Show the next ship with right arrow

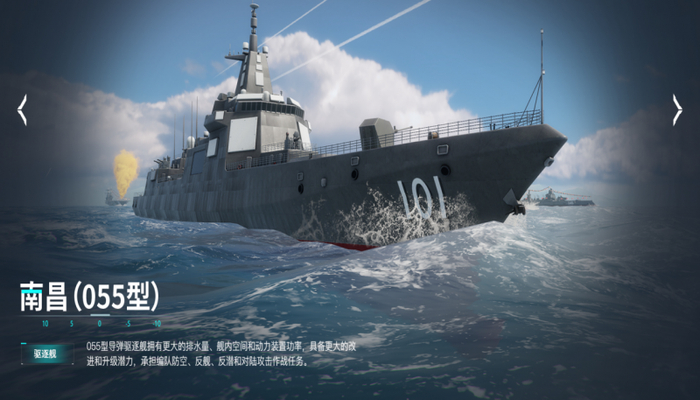coord(677,110)
